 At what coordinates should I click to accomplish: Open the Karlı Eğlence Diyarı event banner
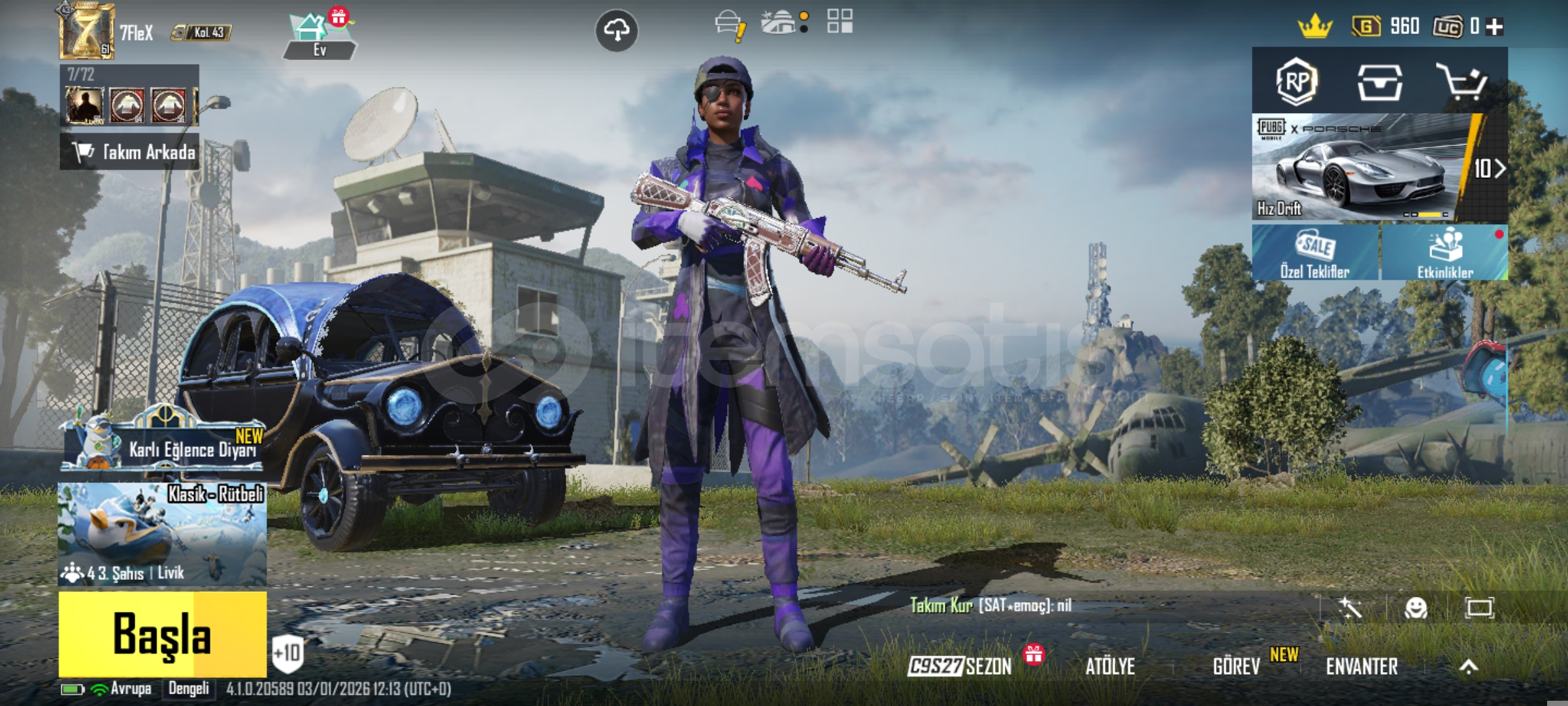click(163, 445)
